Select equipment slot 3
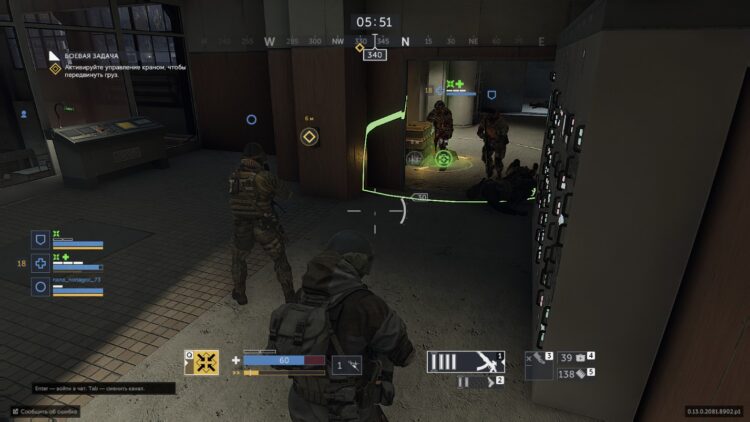The image size is (750, 422). coord(539,364)
